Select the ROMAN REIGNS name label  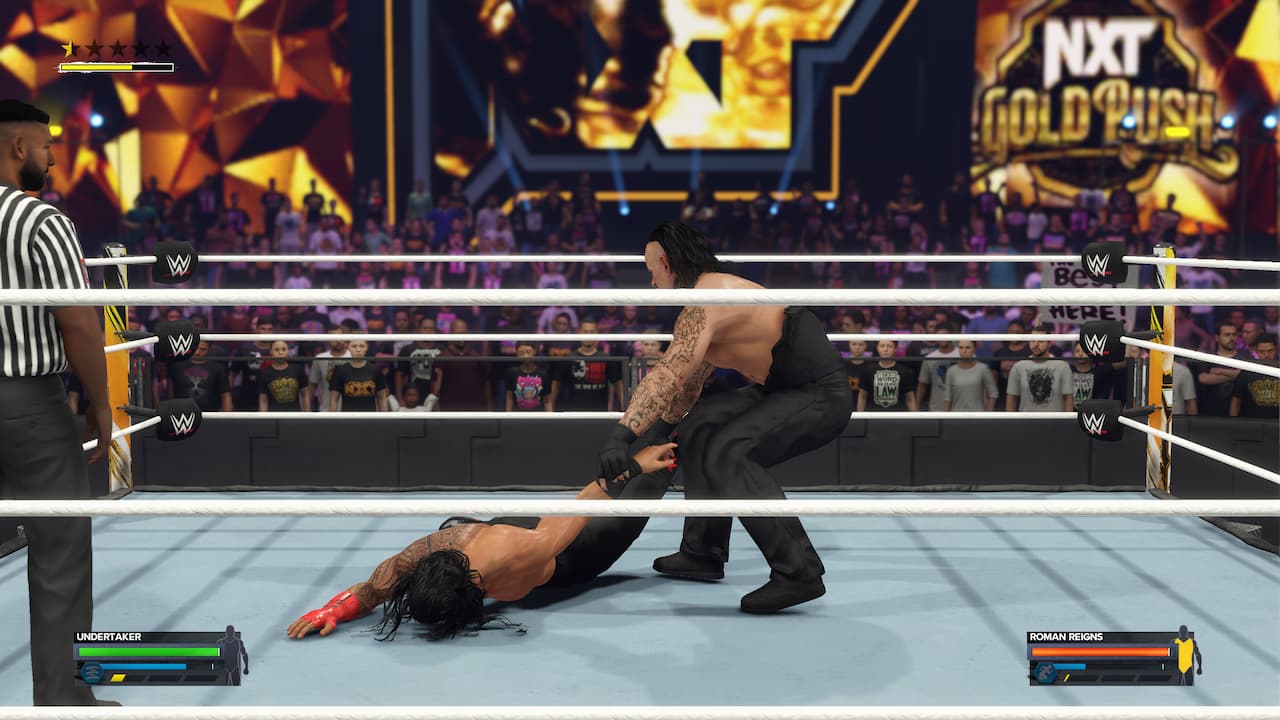click(x=1067, y=636)
